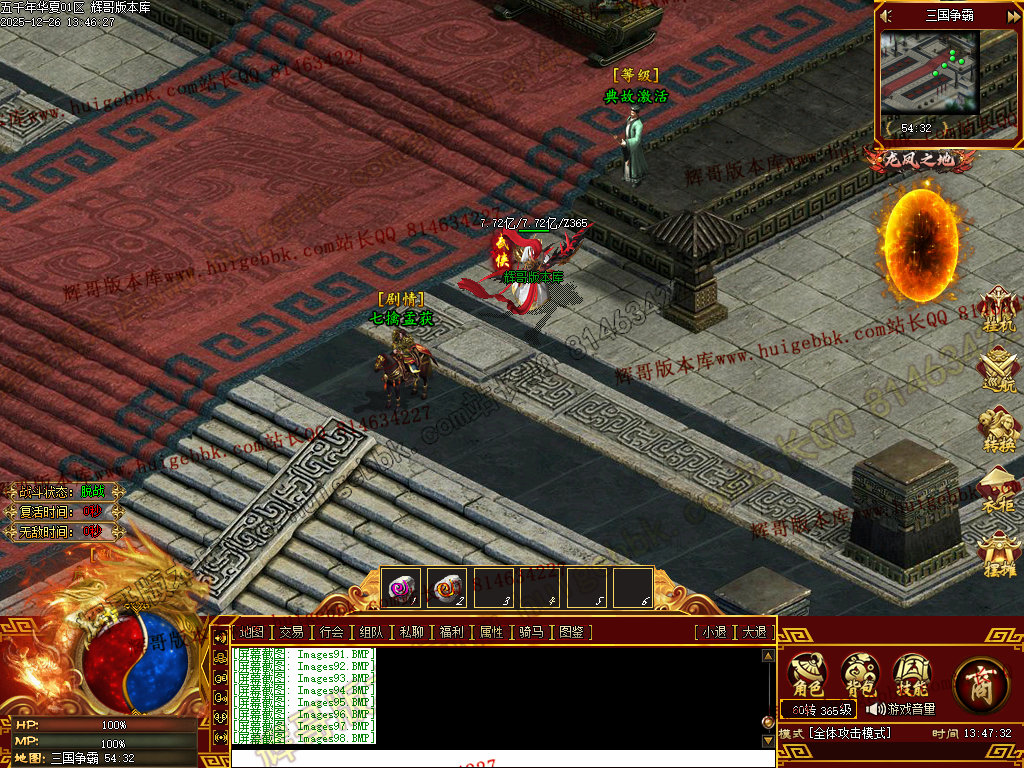
Task: Open the 地图 map menu
Action: pyautogui.click(x=252, y=632)
